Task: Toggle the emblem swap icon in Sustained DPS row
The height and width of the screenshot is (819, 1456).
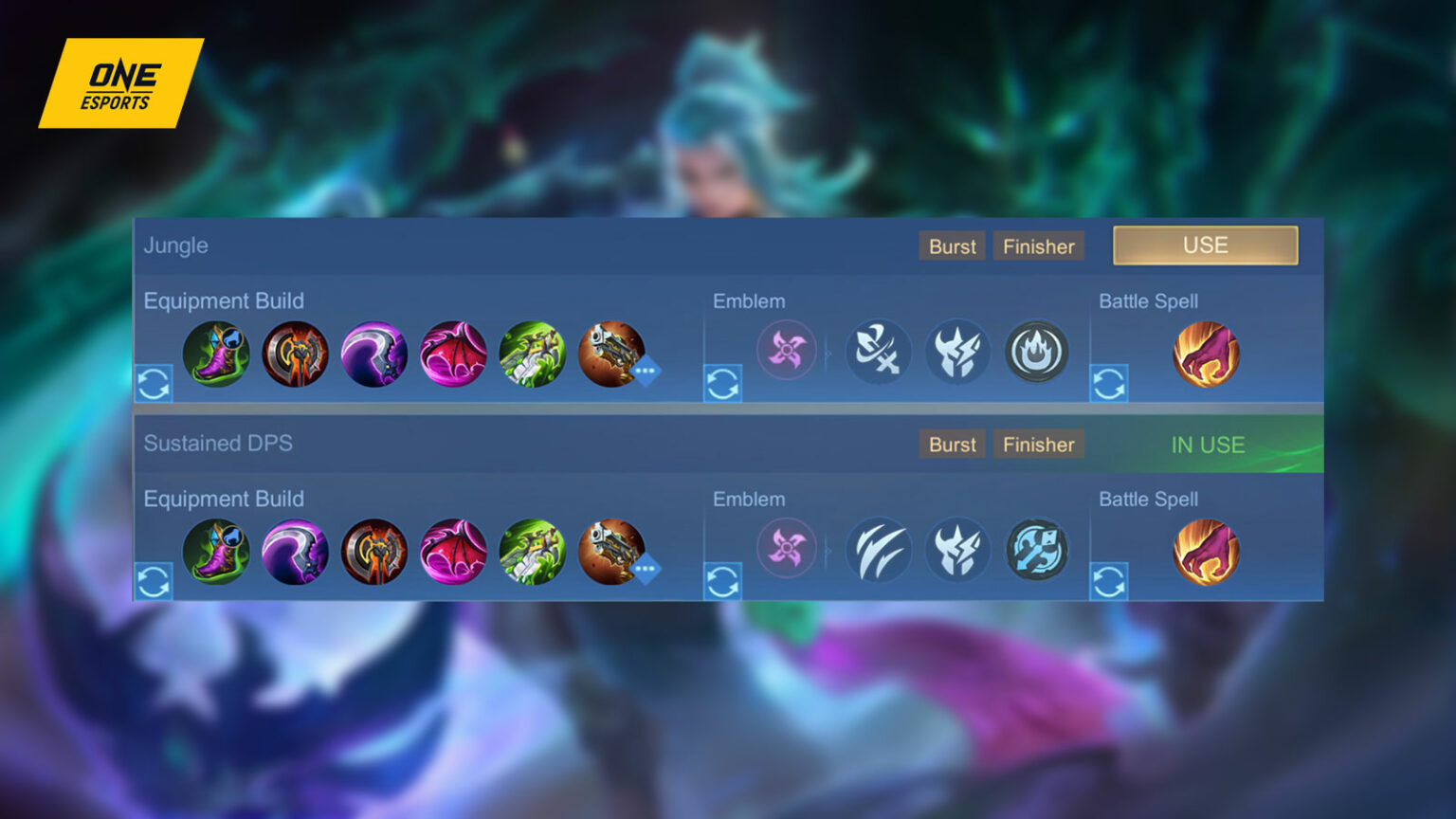Action: point(724,581)
